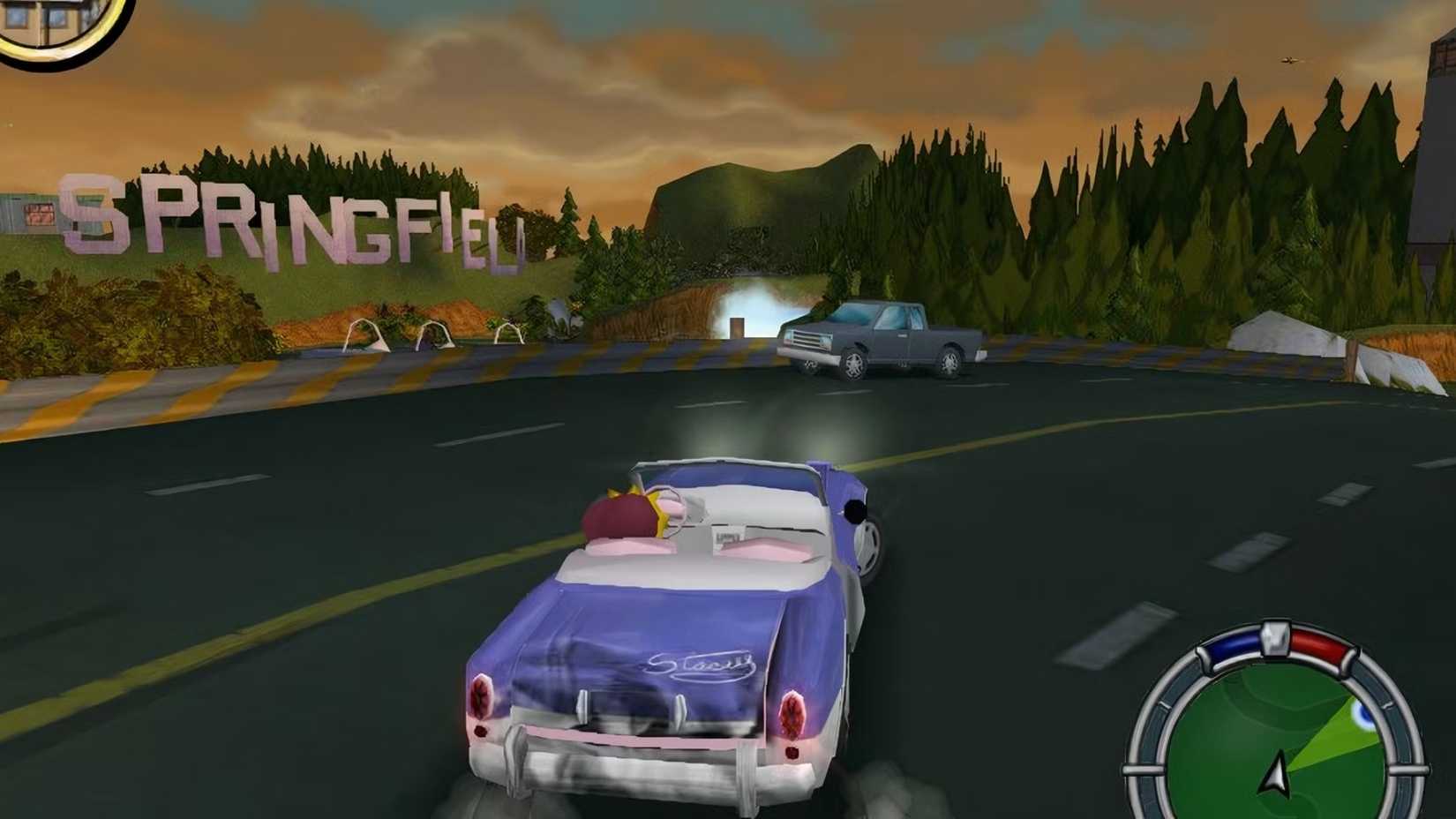Click the red segment of the damage meter
This screenshot has width=1456, height=819.
coord(1317,644)
